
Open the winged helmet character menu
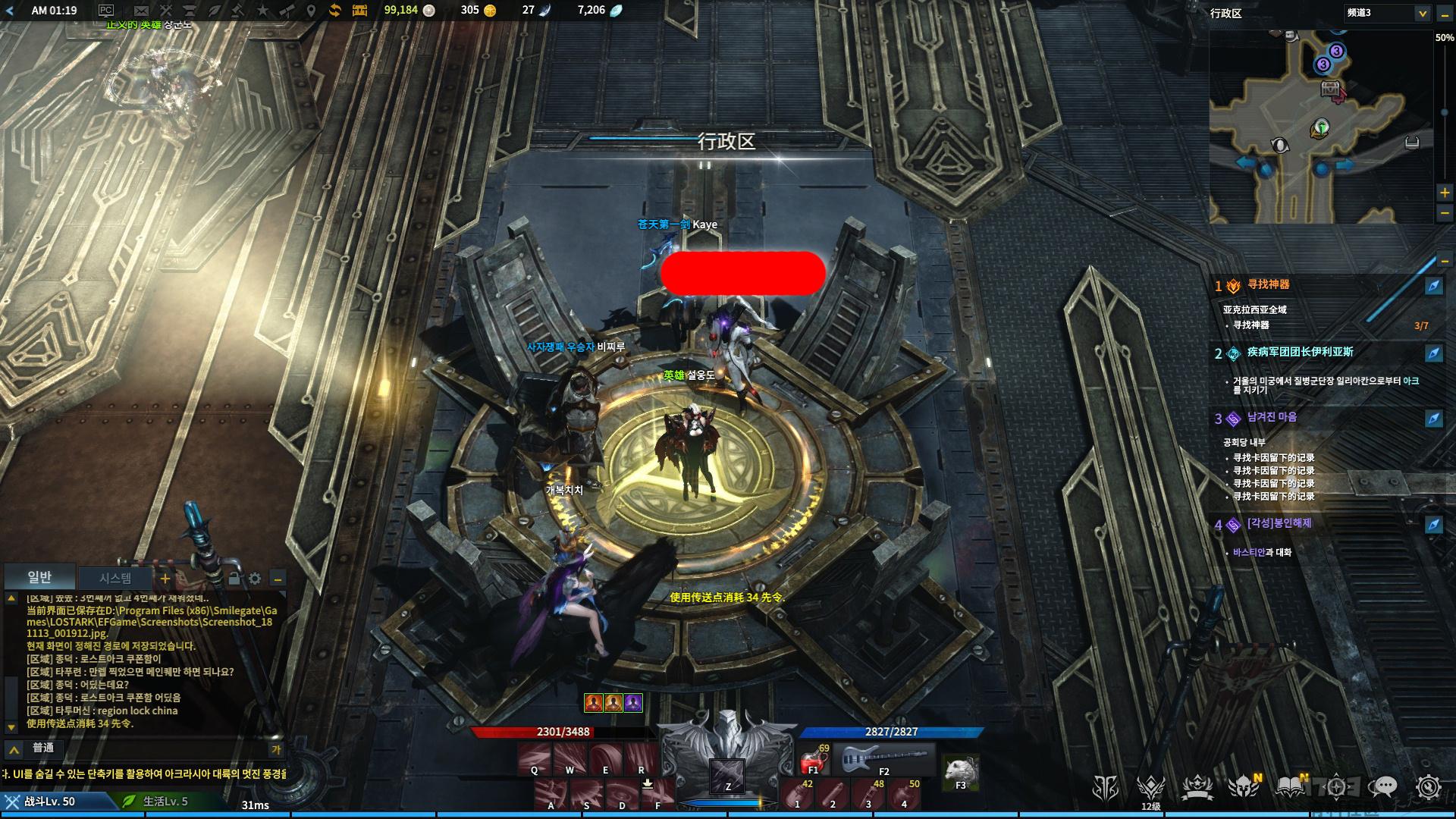click(x=1244, y=788)
